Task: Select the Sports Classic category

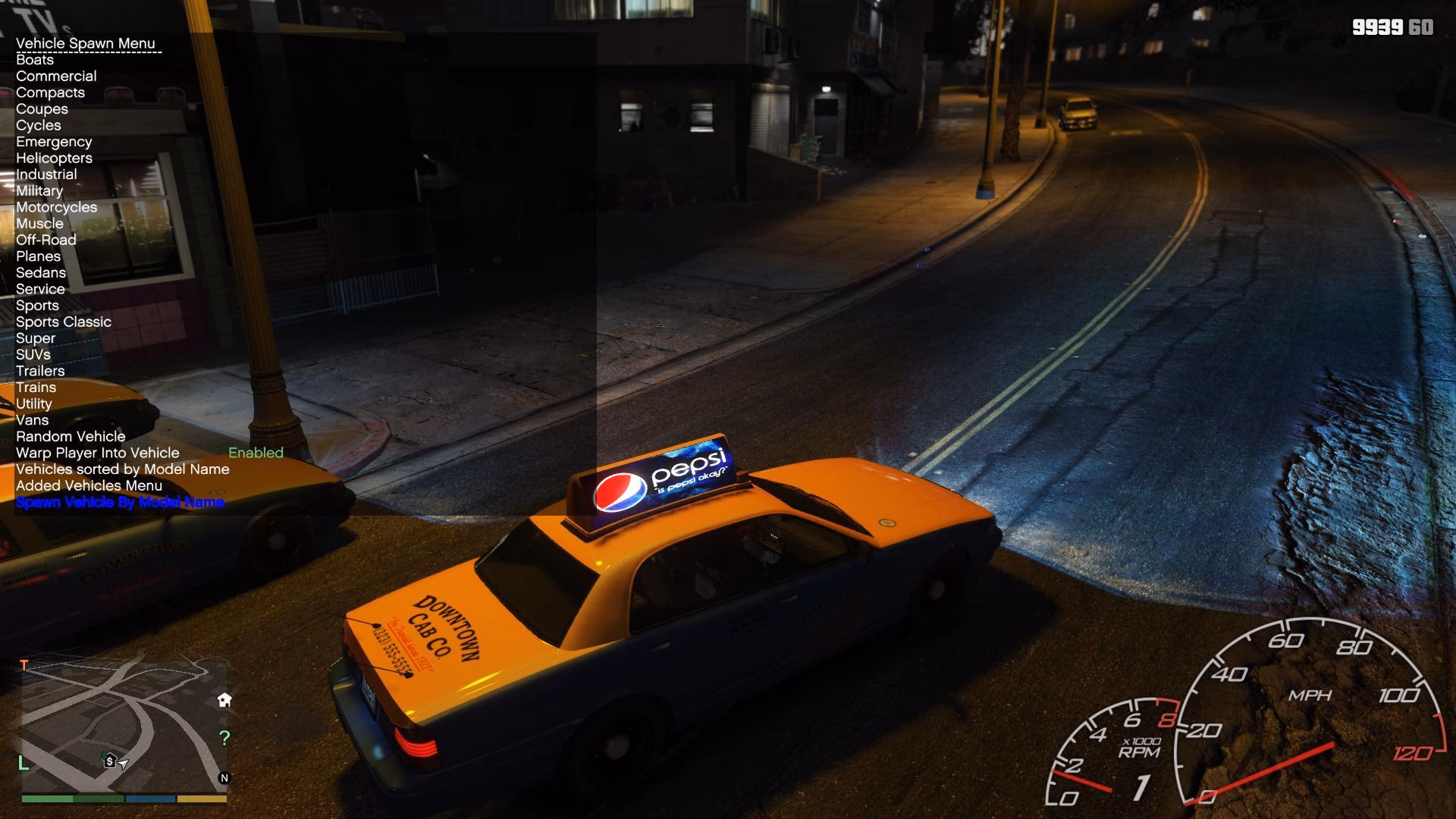Action: 64,322
